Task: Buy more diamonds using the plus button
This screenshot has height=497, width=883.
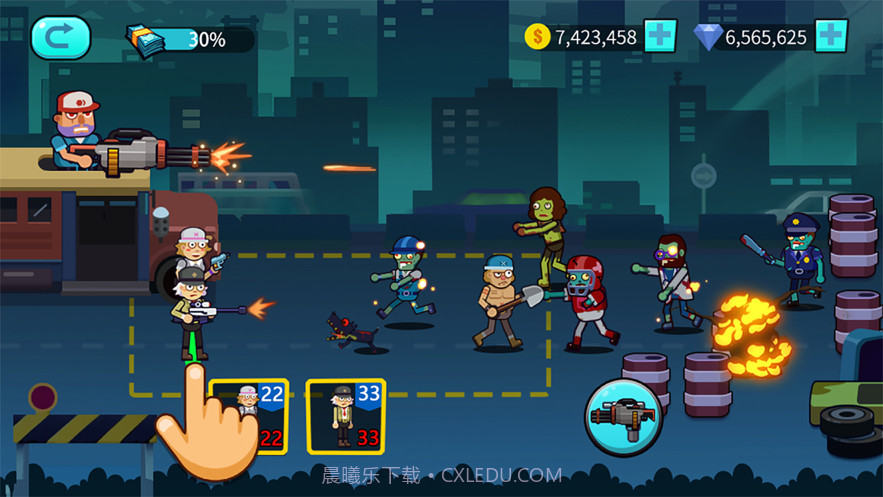Action: (x=831, y=37)
